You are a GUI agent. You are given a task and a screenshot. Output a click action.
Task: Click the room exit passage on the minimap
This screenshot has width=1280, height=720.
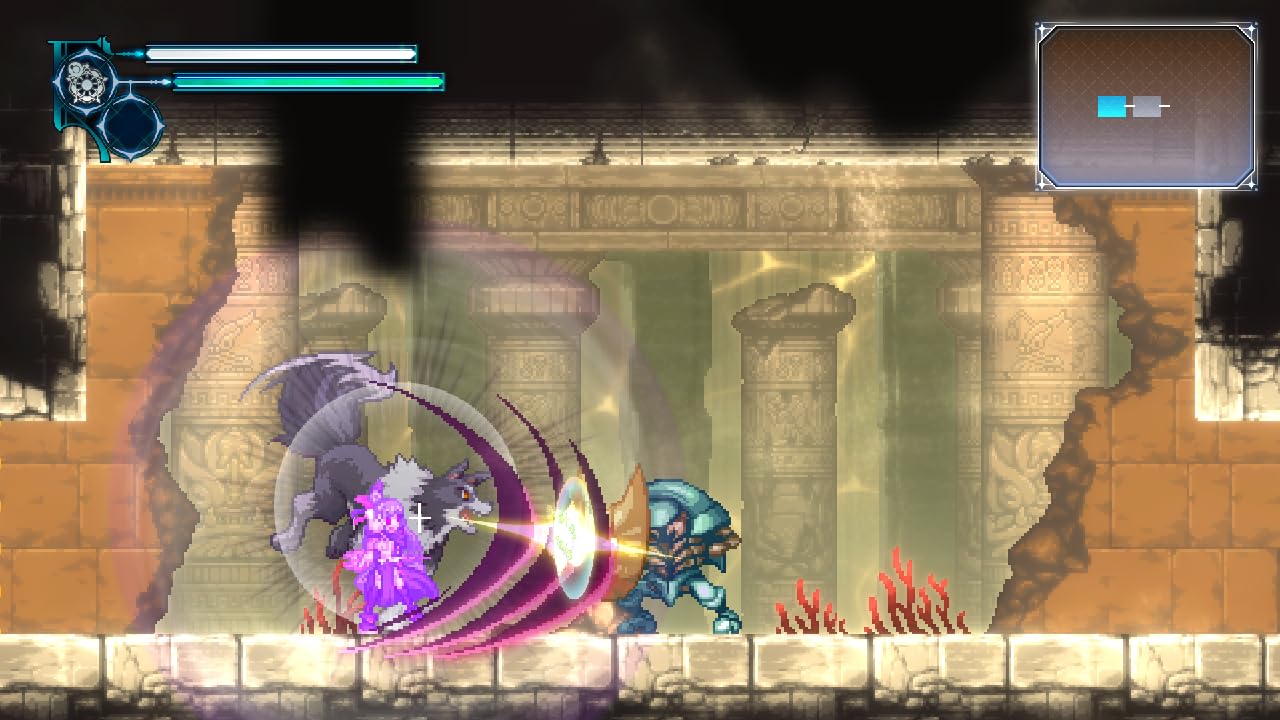pyautogui.click(x=1166, y=105)
